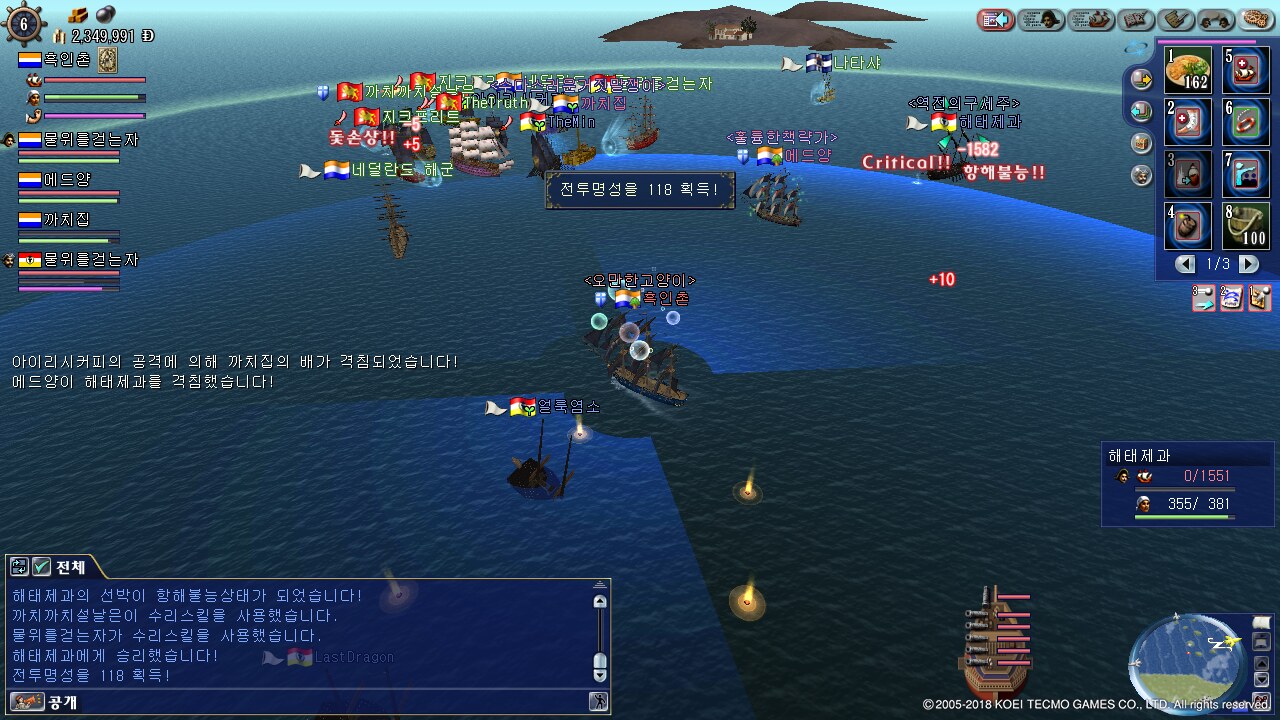Viewport: 1280px width, 720px height.
Task: Go to the previous hotbar page
Action: point(1186,265)
